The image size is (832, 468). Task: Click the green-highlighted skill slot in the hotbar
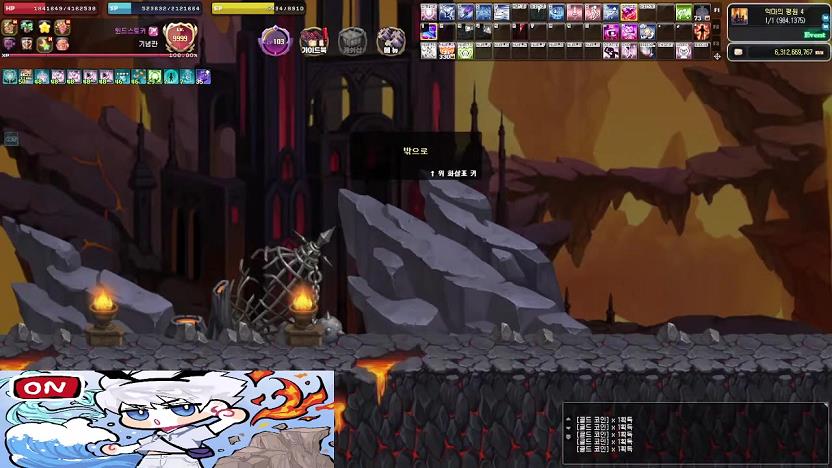684,13
